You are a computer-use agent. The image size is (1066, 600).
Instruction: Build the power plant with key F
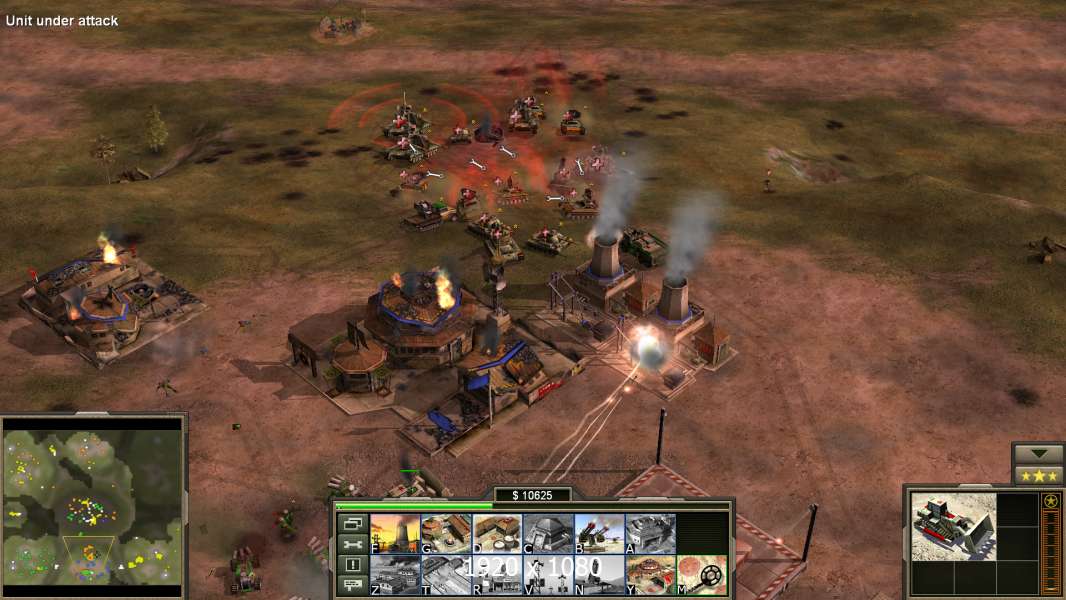[x=395, y=534]
